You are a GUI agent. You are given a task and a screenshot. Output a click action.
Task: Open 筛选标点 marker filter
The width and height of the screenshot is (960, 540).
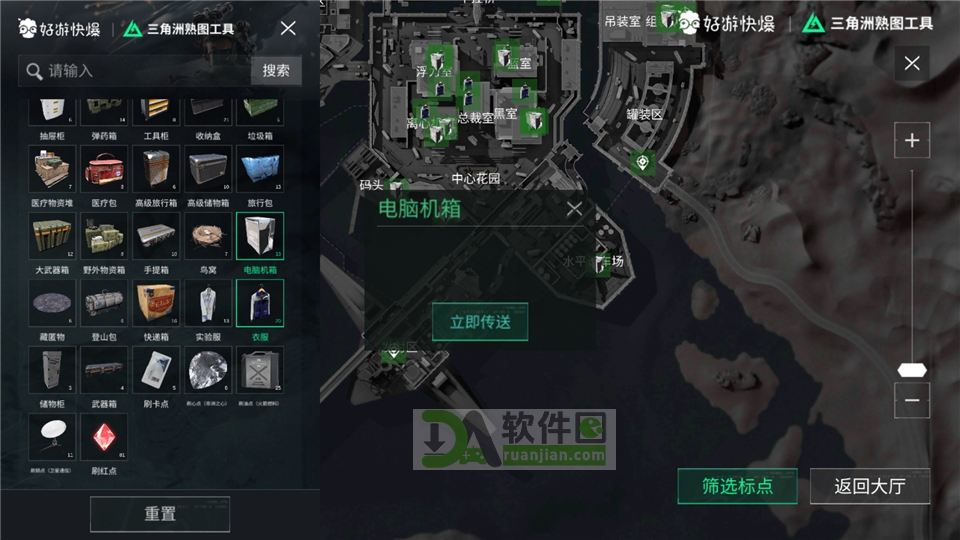pos(737,487)
